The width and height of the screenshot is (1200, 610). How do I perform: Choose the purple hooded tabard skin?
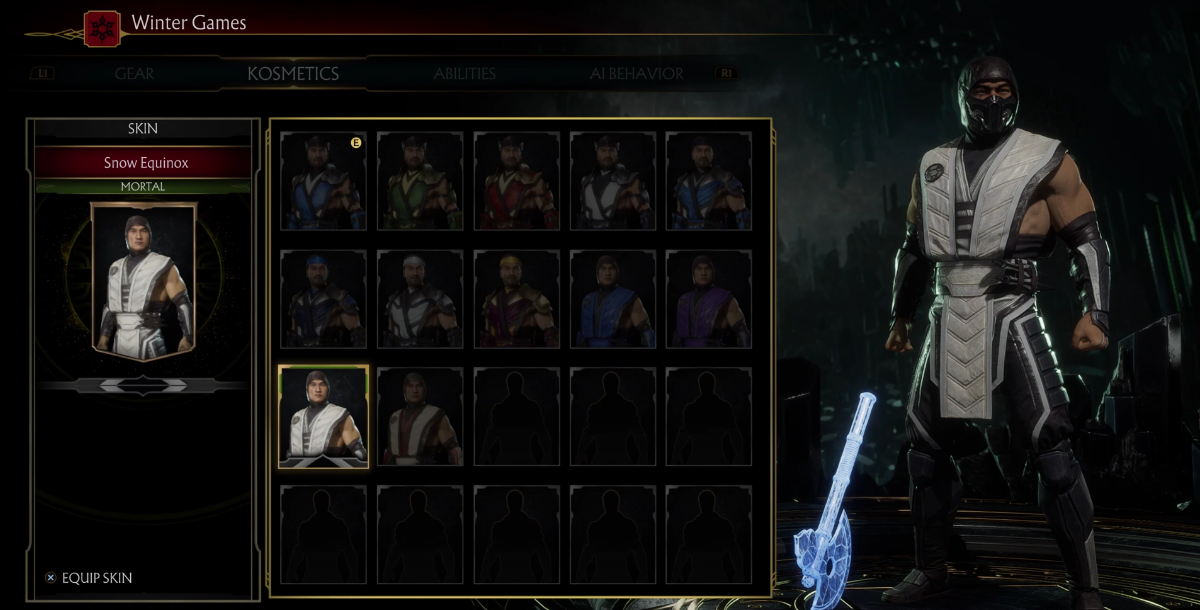[710, 299]
